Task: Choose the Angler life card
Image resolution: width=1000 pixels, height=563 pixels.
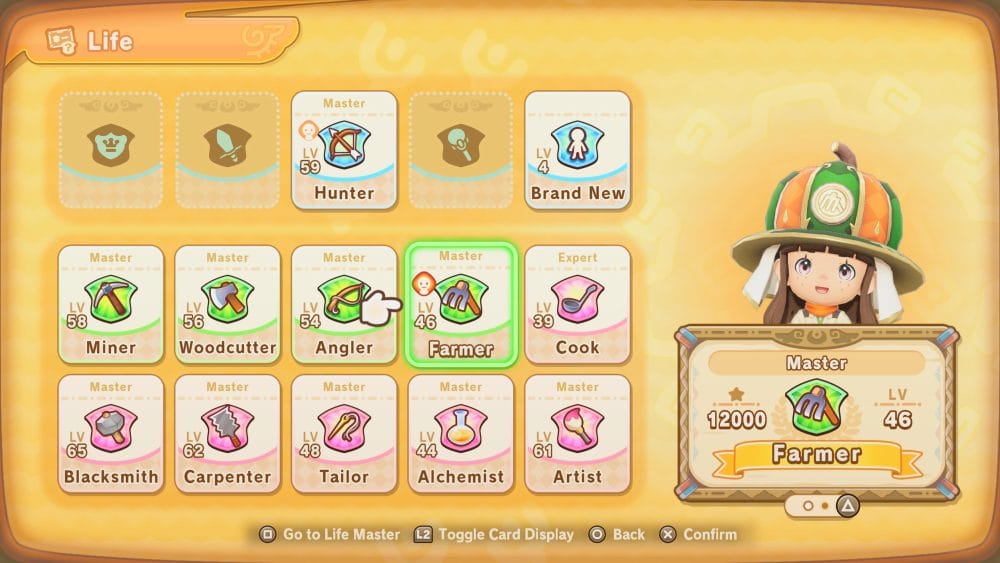Action: [x=343, y=304]
